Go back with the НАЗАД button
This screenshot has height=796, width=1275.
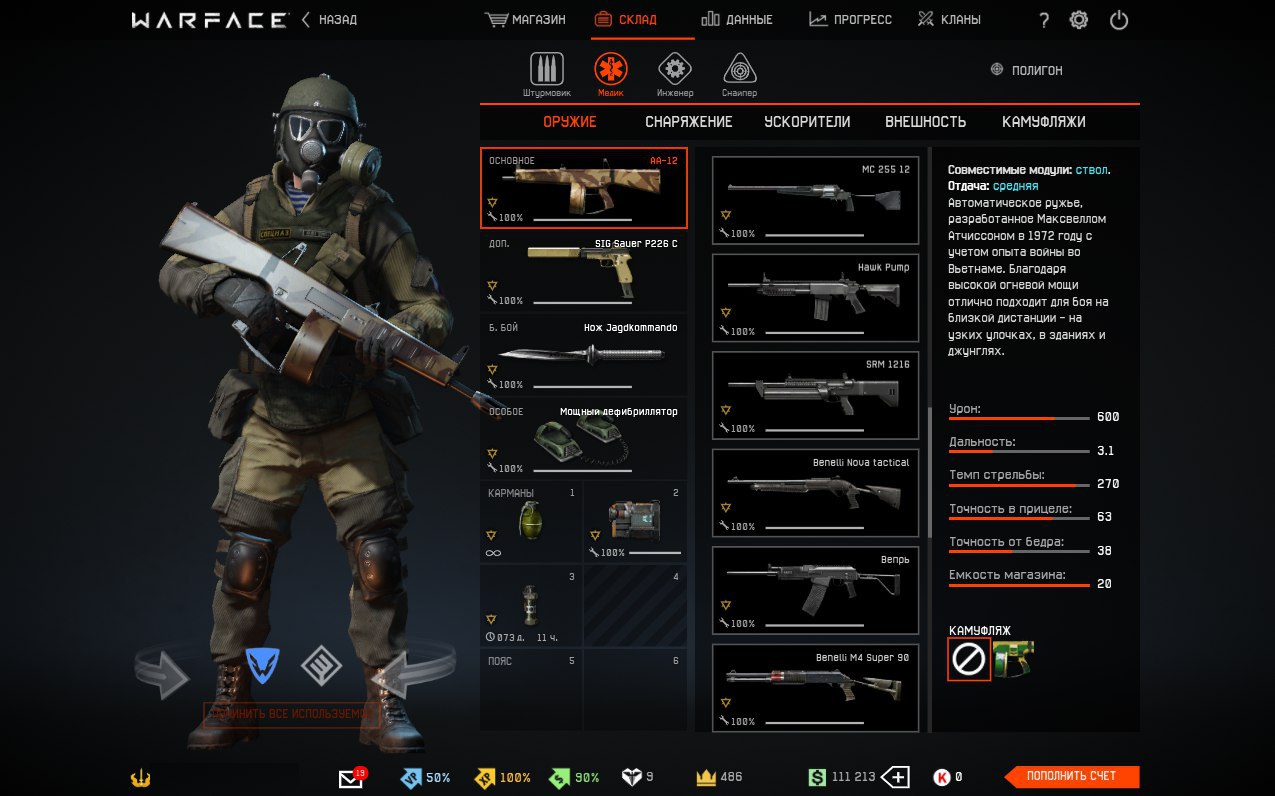pos(330,20)
